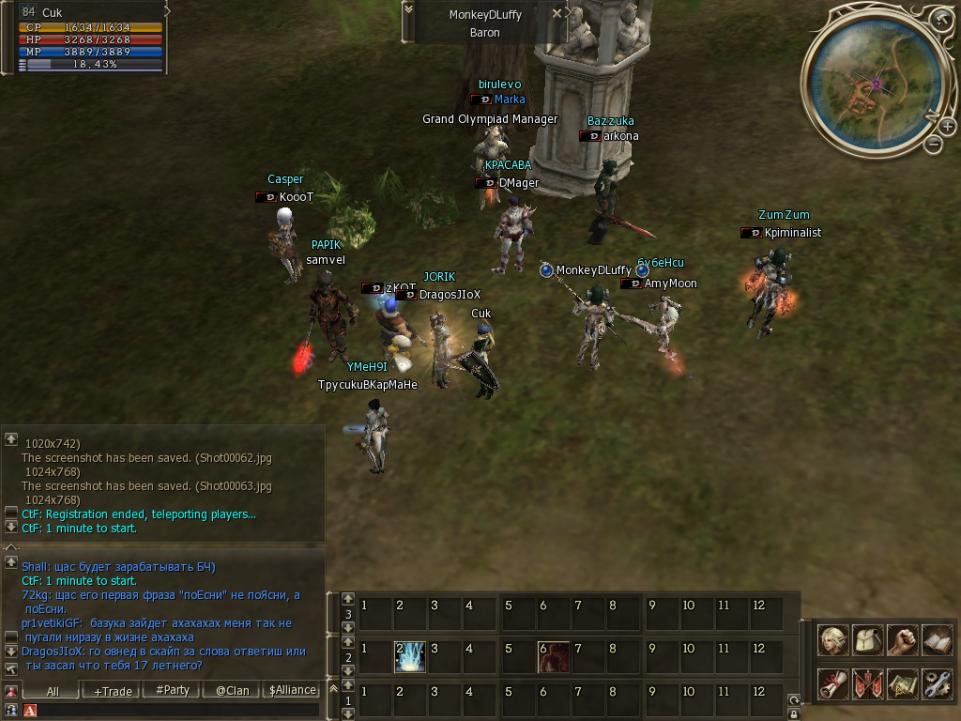Open the clan banners icon

(866, 684)
